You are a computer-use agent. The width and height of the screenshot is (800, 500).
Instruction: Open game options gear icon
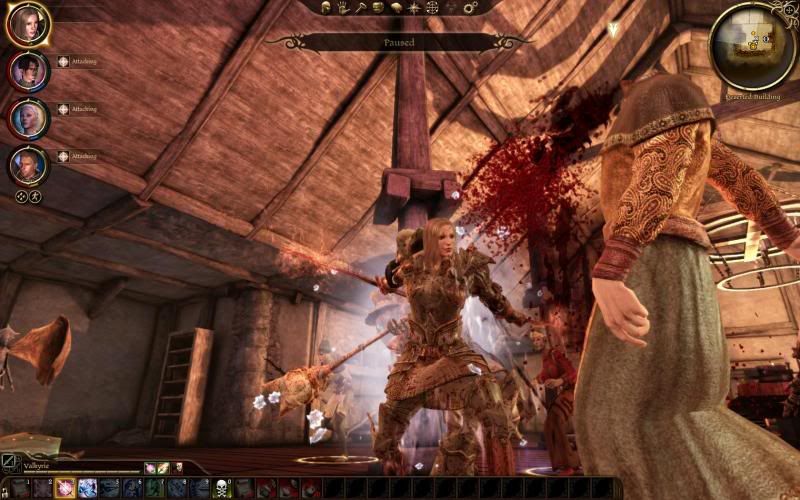point(469,7)
